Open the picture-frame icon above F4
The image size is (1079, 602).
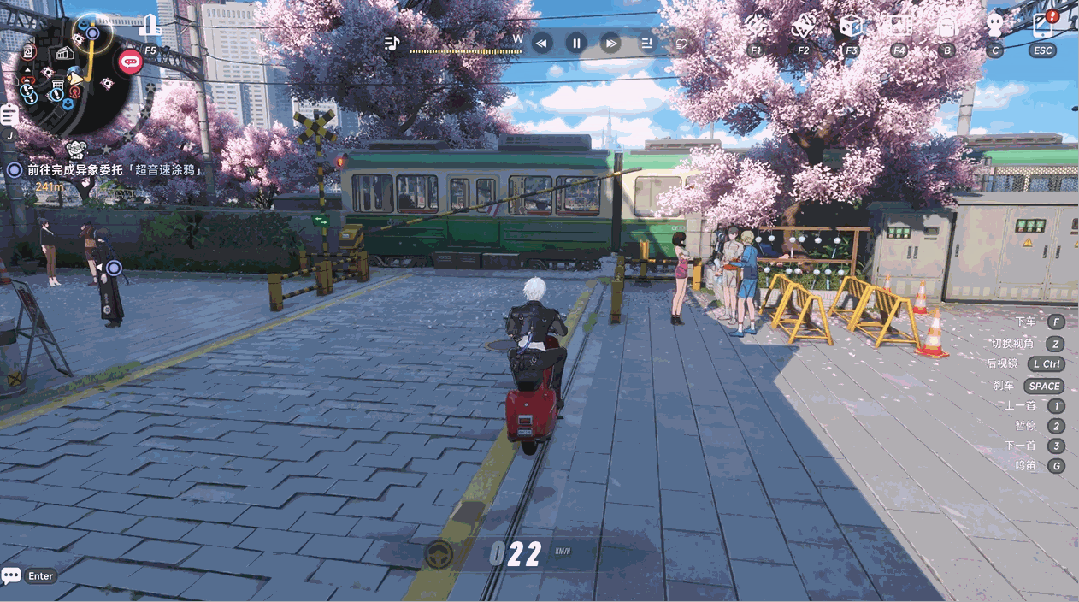pos(899,26)
